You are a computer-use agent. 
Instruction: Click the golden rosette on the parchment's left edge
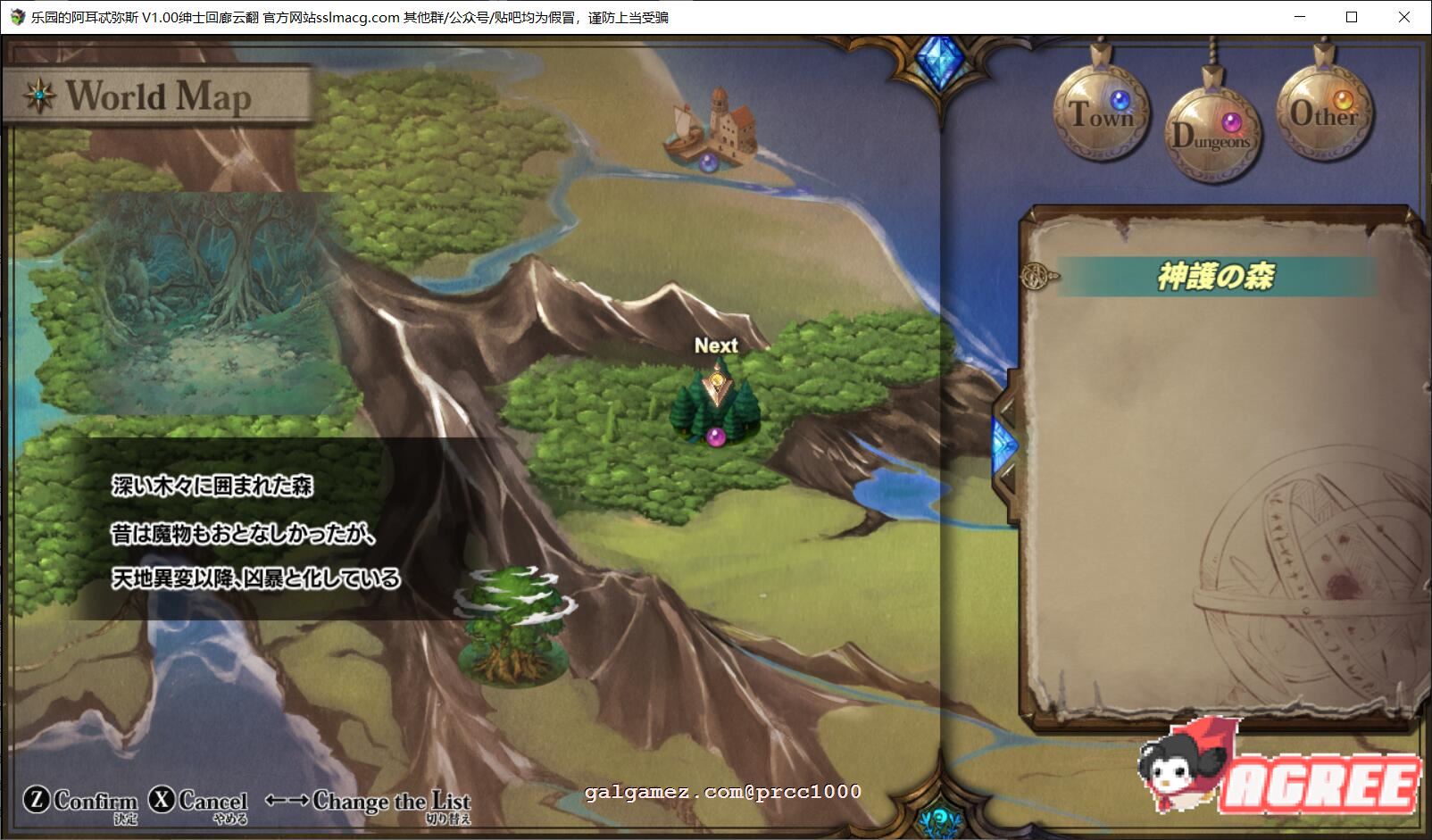click(1034, 278)
